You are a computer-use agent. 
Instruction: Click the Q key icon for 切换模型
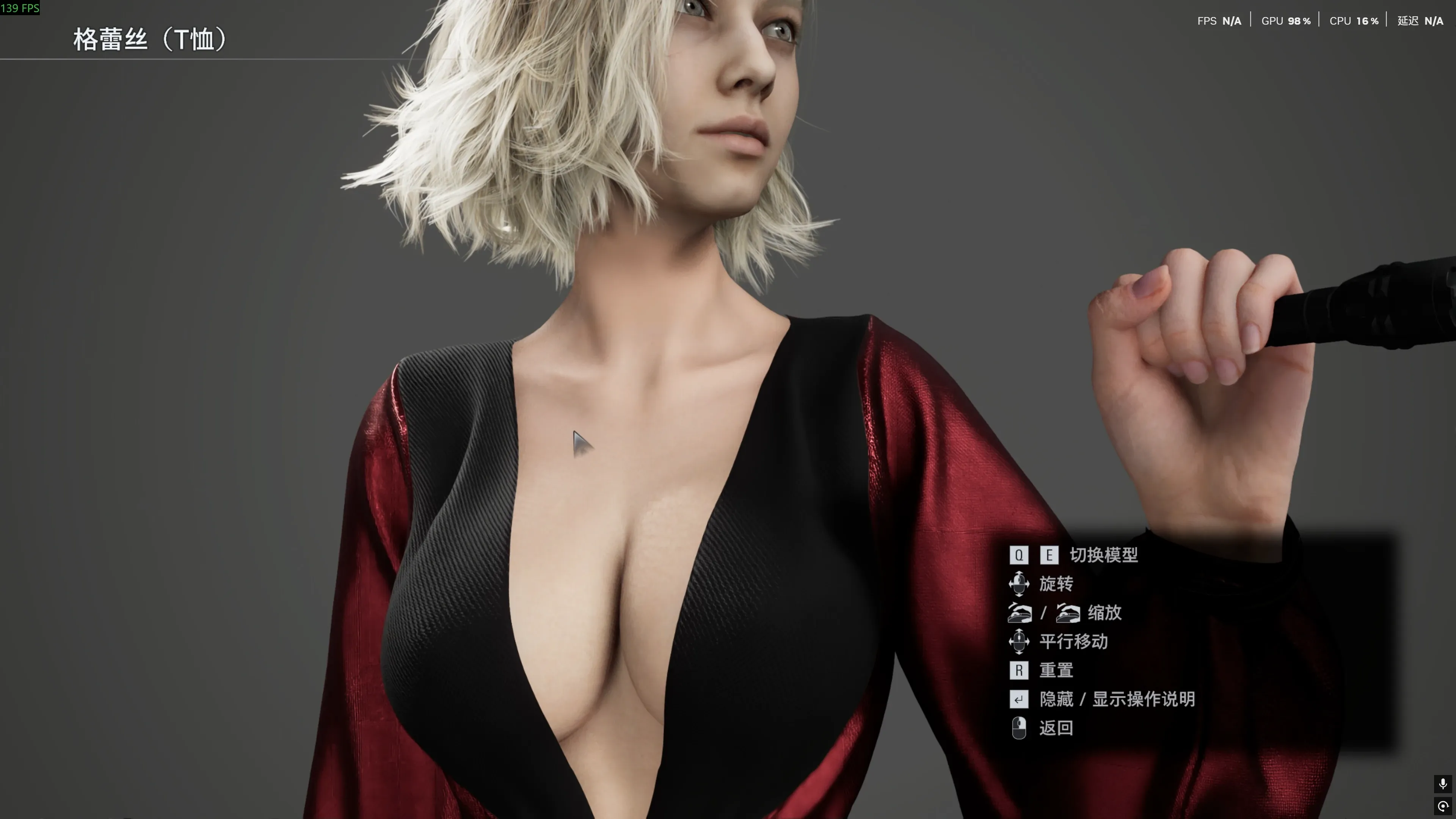(x=1019, y=555)
